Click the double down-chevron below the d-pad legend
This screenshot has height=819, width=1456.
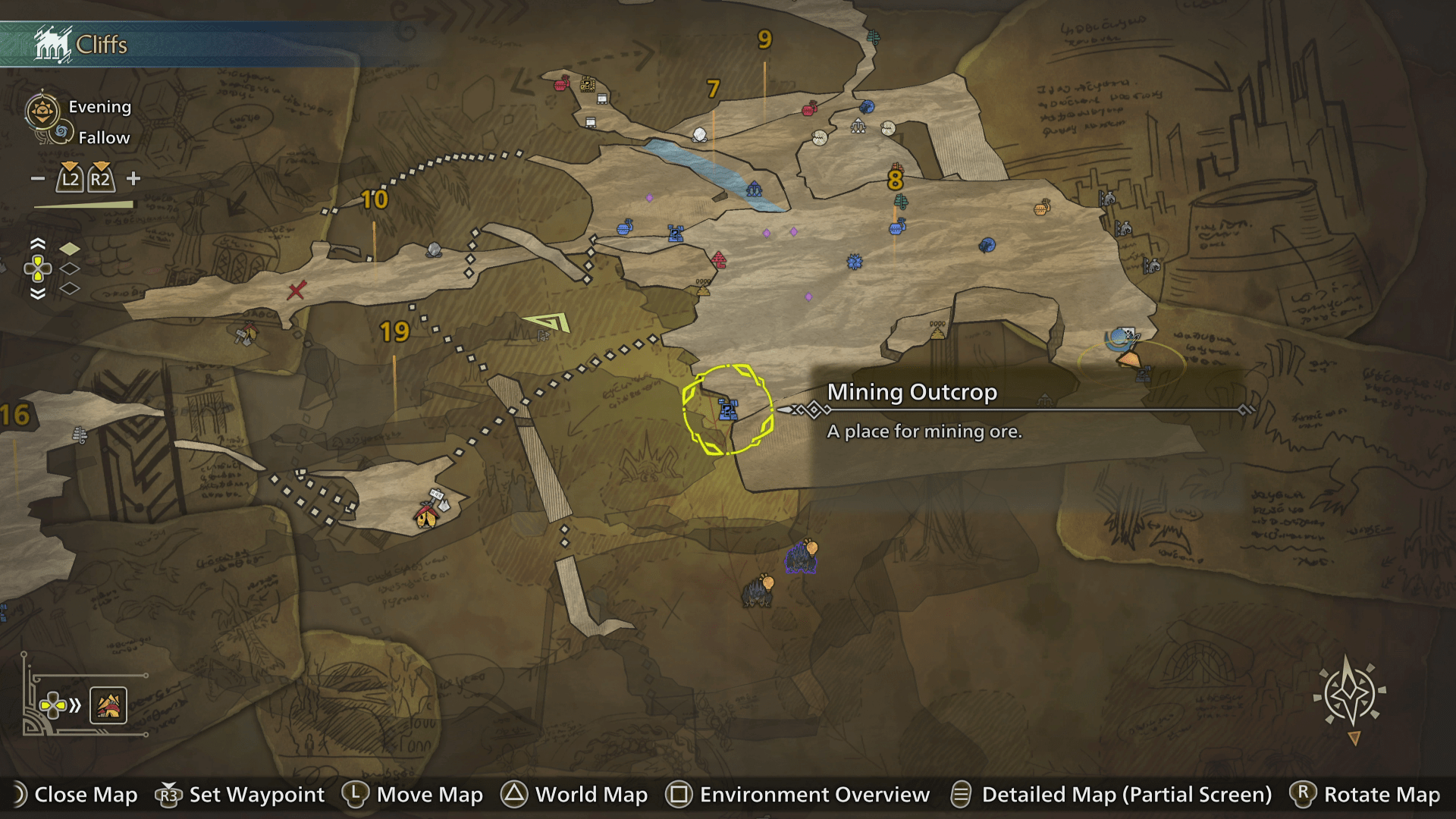(37, 294)
